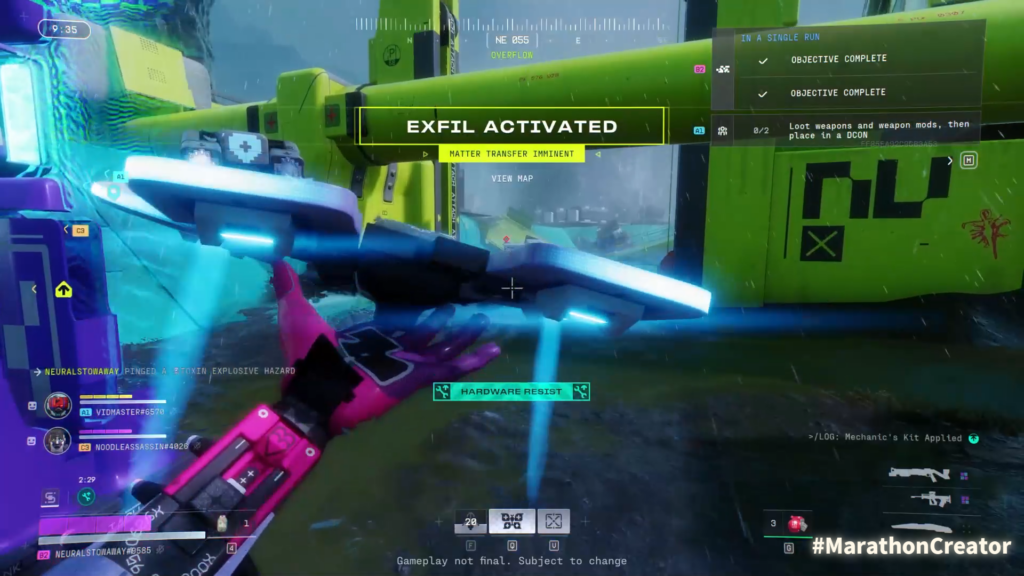Select the Hardware Resist indicator
The image size is (1024, 576).
[x=511, y=392]
